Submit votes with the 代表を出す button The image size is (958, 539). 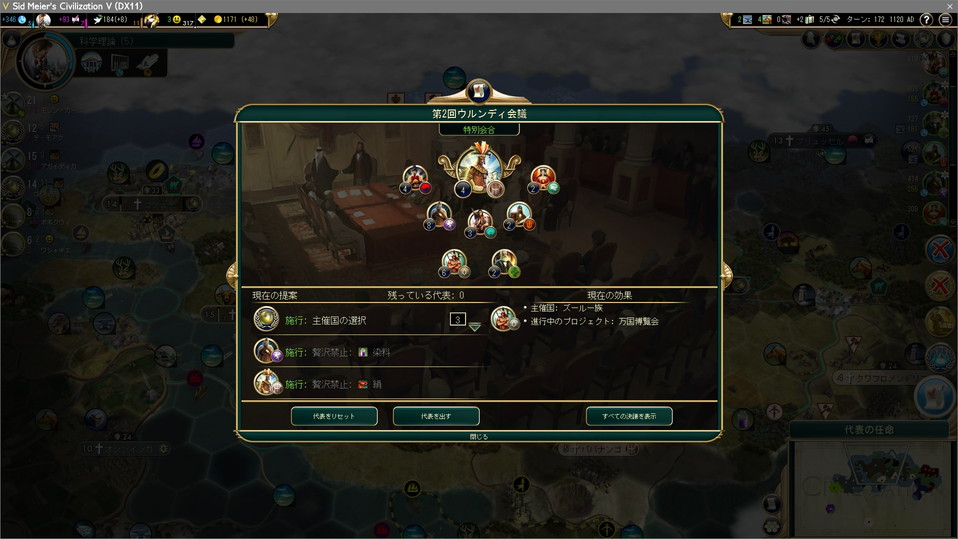436,416
